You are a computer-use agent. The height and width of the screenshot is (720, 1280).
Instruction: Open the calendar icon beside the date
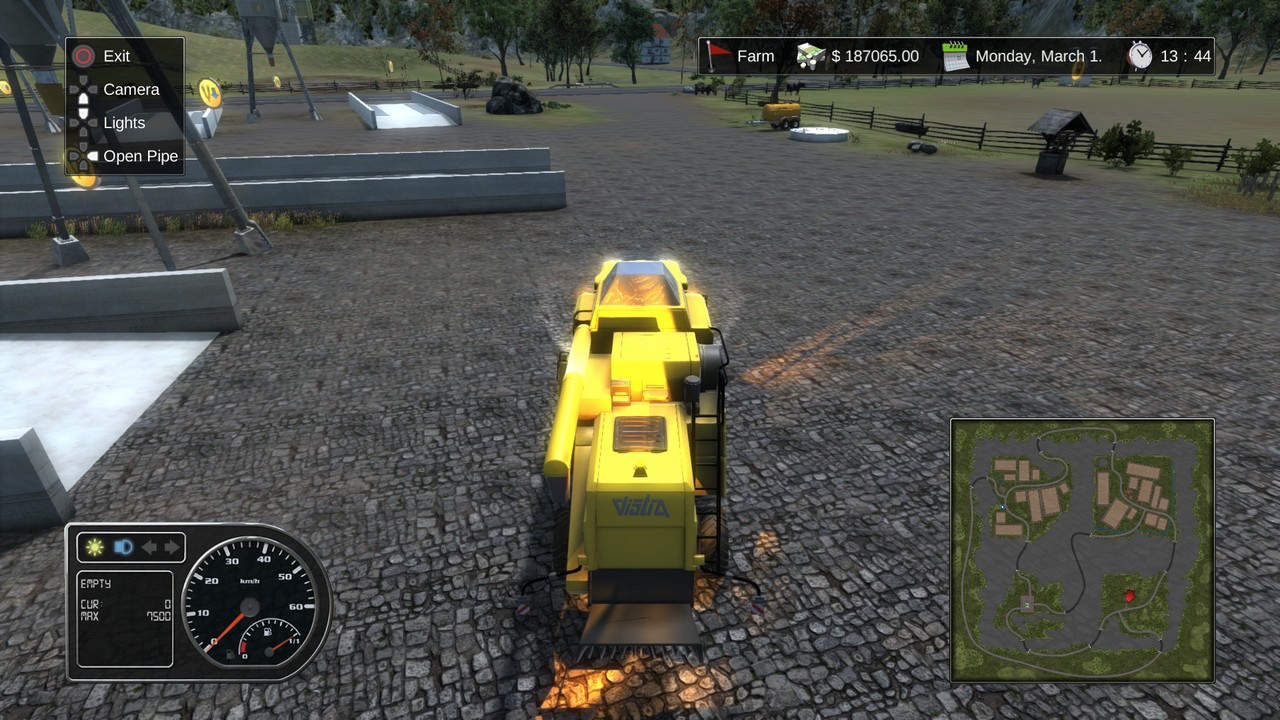coord(955,56)
